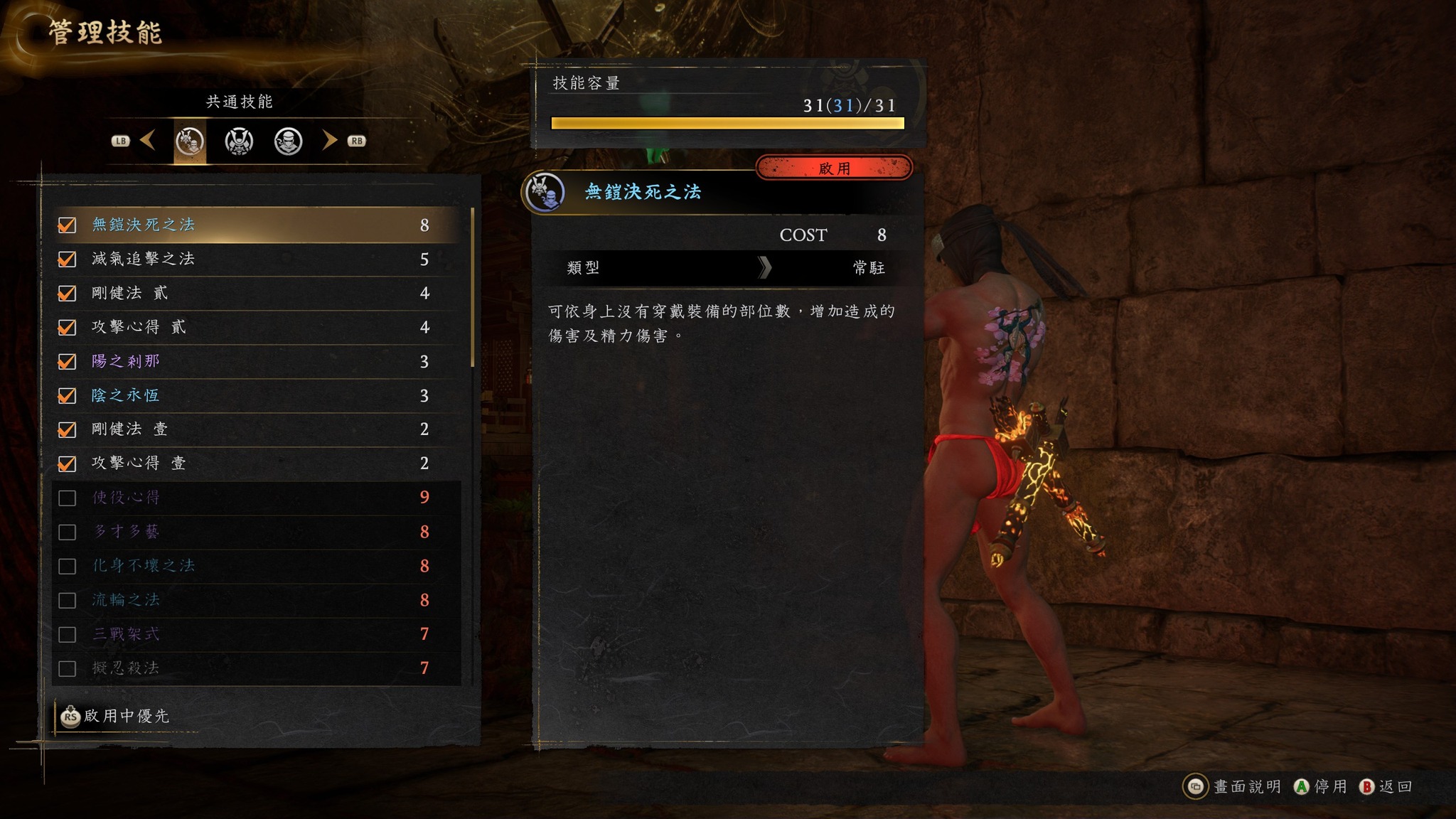Switch to the samurai helmet skills tab
Screen dimensions: 1456x819
point(239,141)
